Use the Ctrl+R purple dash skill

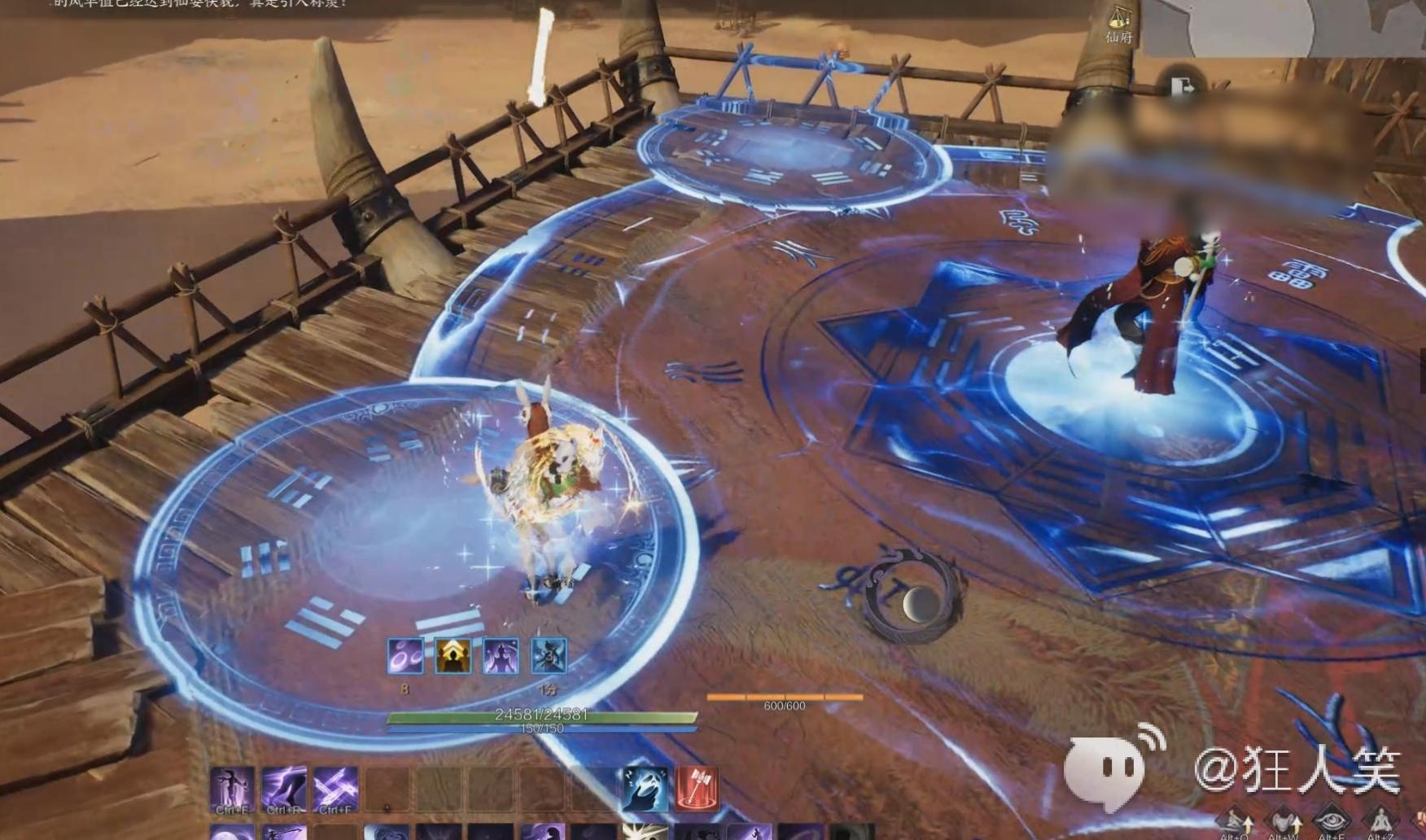click(x=284, y=788)
